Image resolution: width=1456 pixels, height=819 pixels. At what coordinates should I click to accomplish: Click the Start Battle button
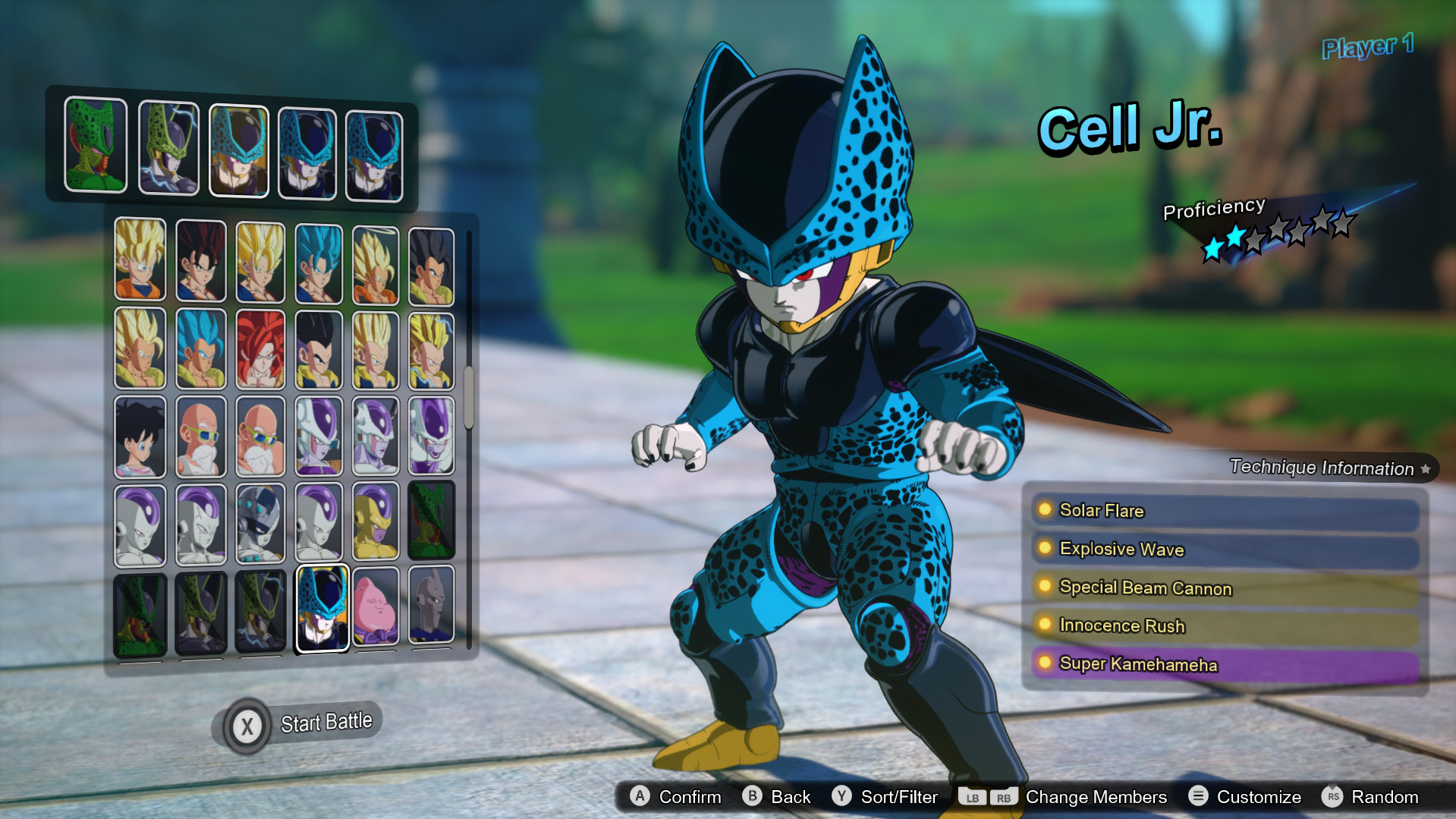pyautogui.click(x=300, y=724)
